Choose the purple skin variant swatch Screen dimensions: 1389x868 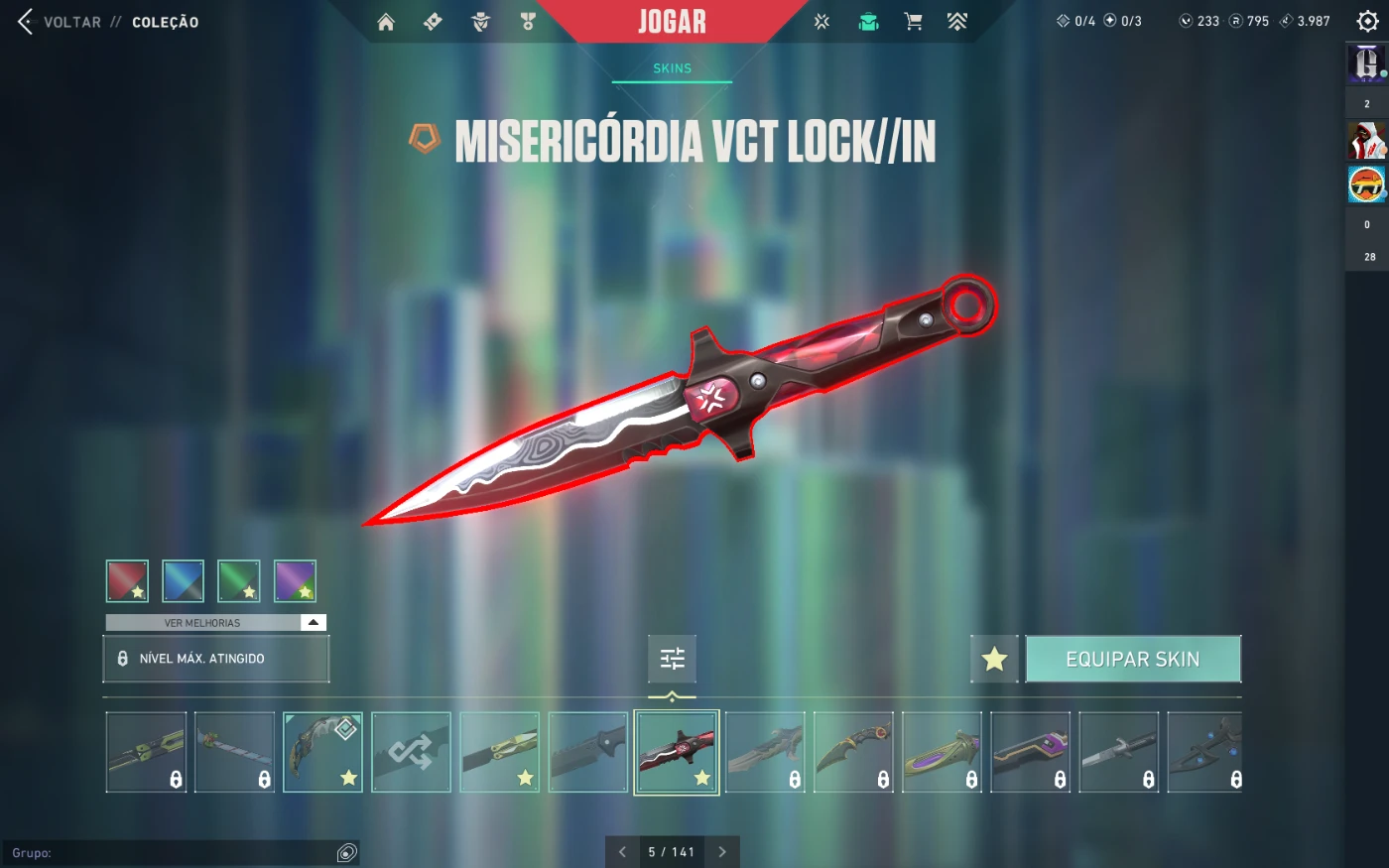point(295,581)
